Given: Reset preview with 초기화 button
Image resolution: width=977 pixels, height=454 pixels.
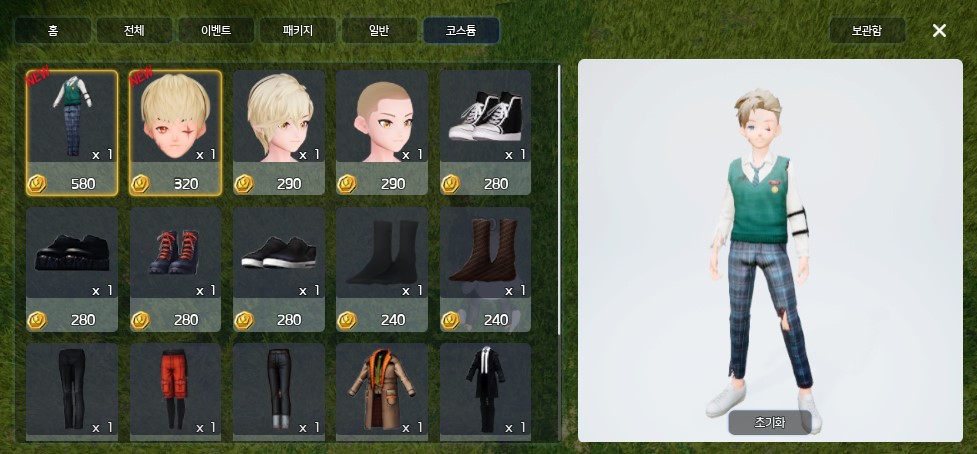Looking at the screenshot, I should [769, 422].
